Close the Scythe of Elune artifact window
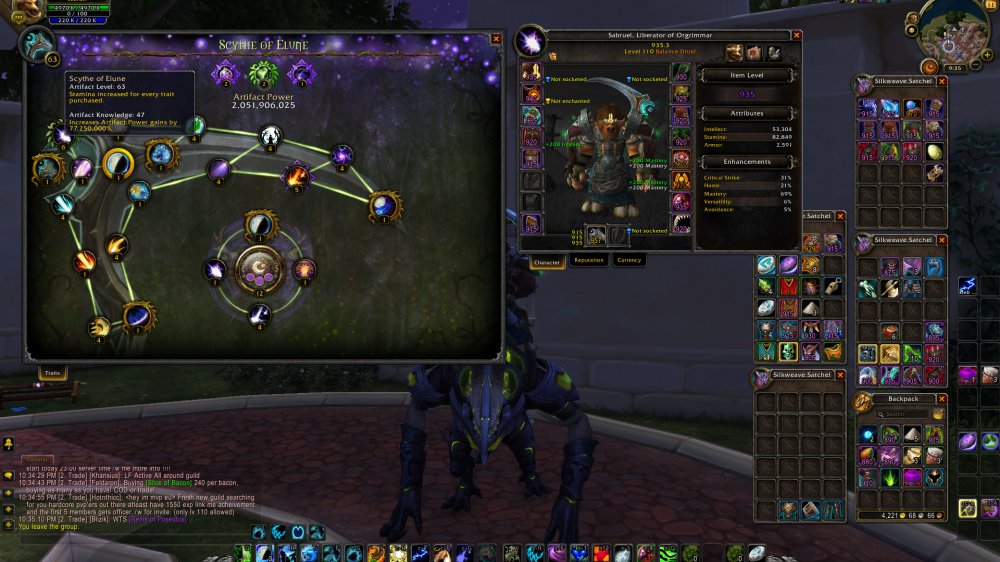This screenshot has height=562, width=1000. 496,39
